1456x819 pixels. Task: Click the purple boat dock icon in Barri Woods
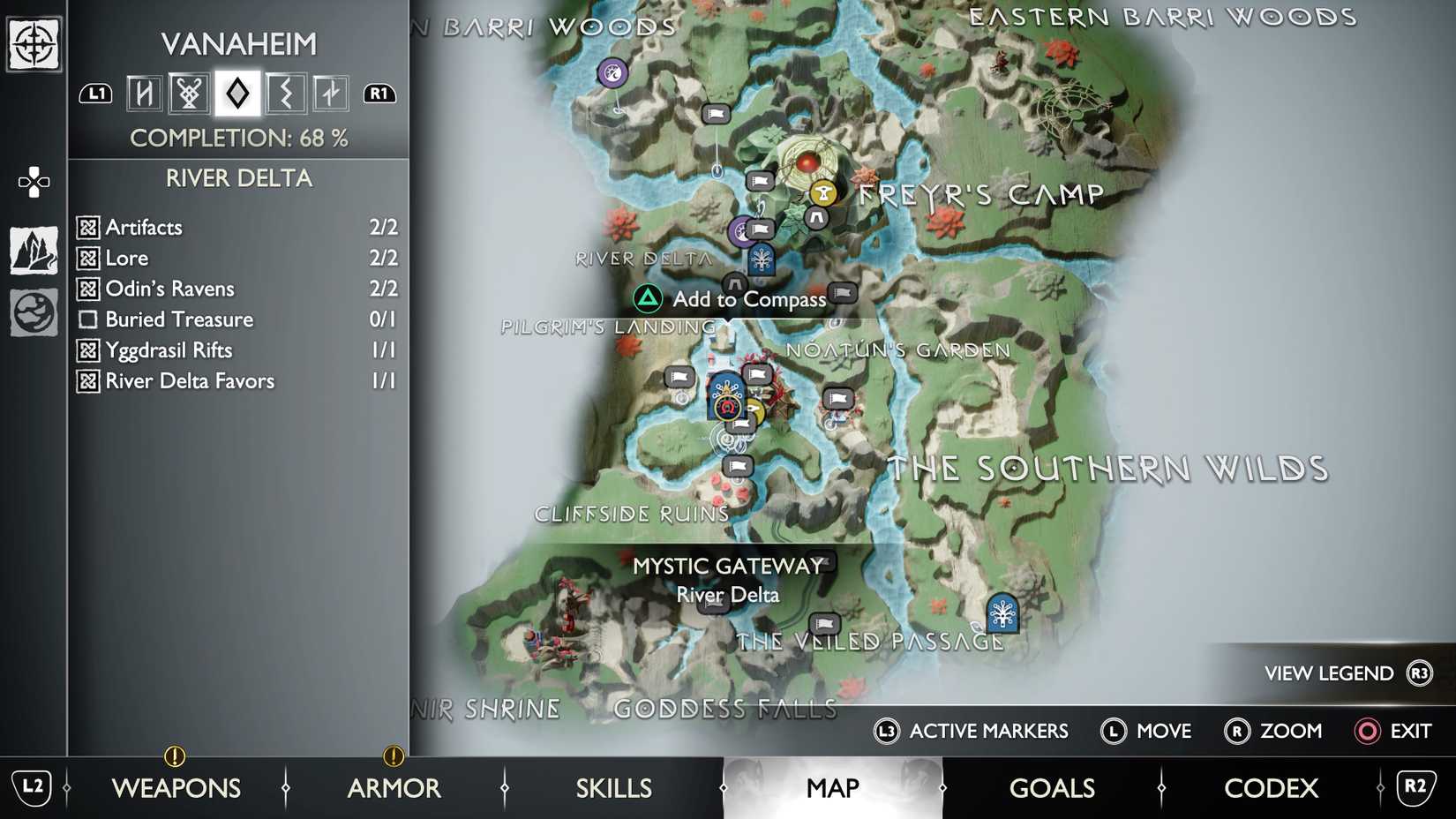pos(612,71)
